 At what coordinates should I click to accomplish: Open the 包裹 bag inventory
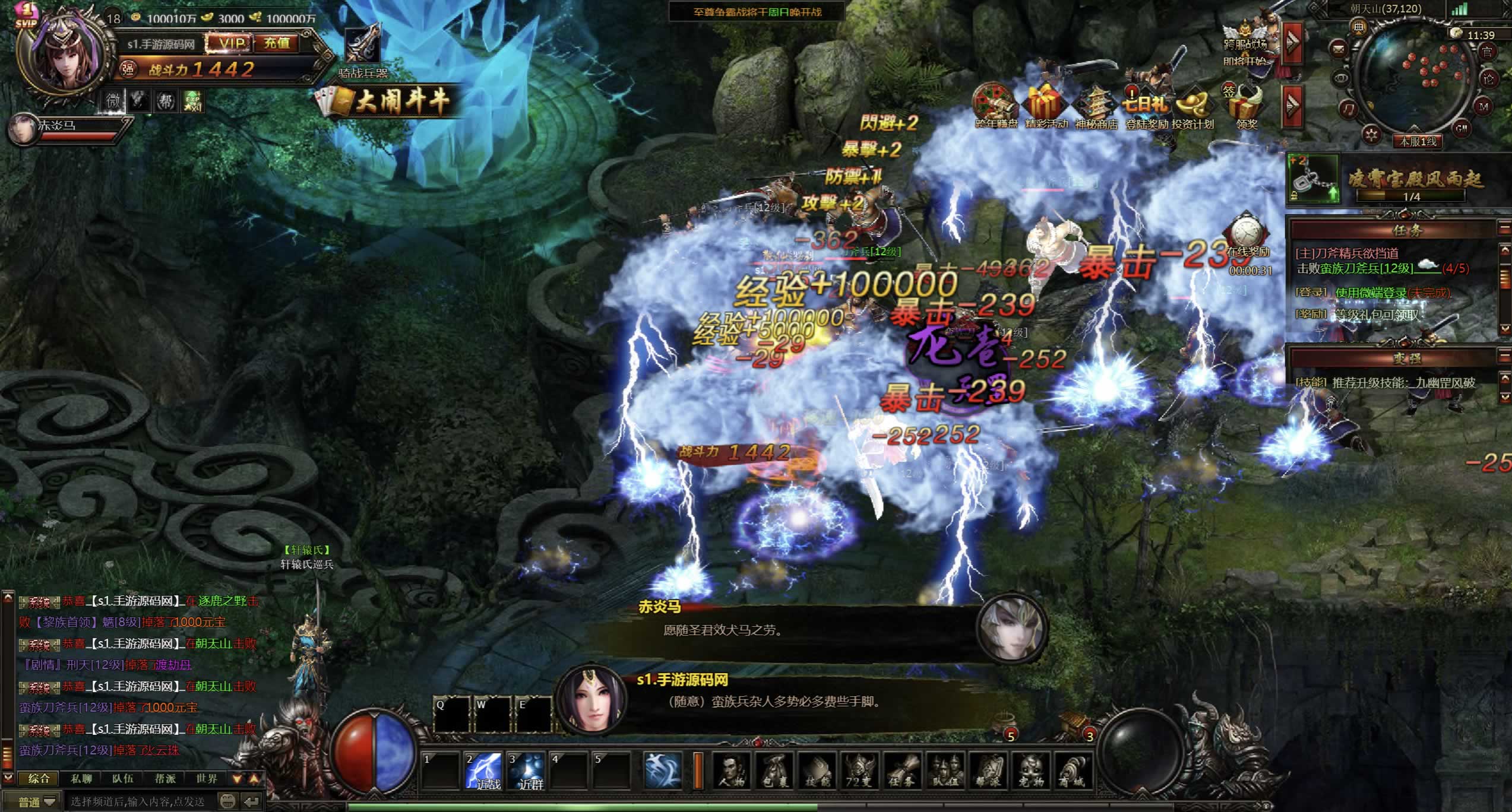(x=774, y=772)
